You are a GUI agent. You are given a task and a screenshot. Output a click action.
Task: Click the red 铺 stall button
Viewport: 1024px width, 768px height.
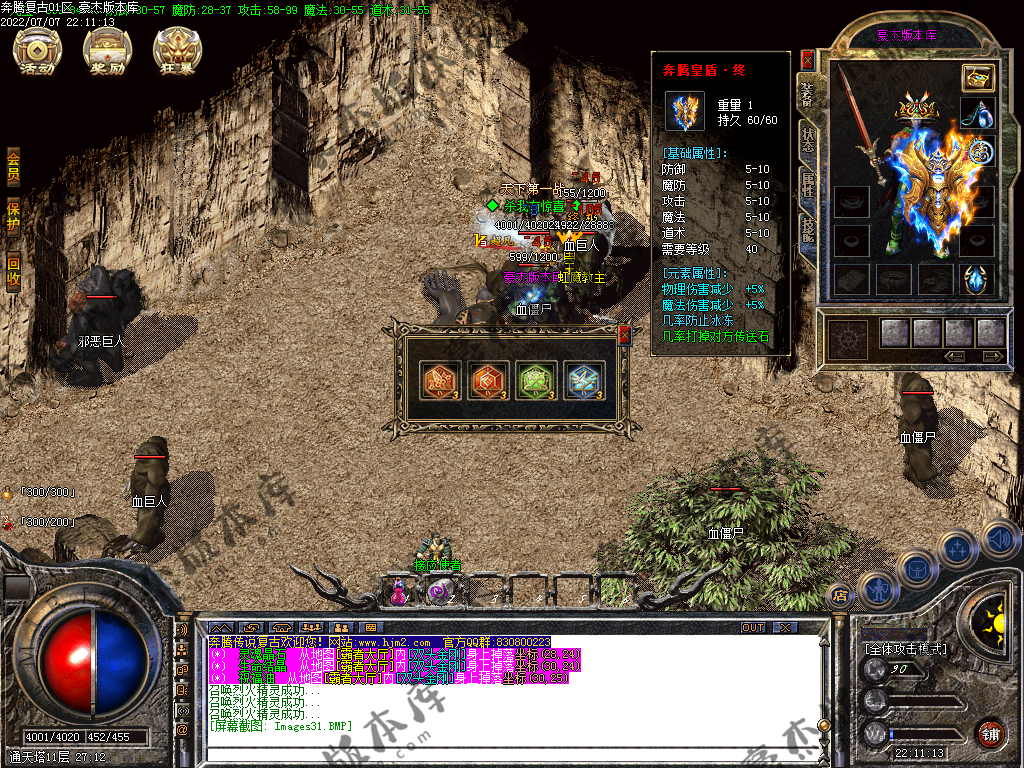990,734
